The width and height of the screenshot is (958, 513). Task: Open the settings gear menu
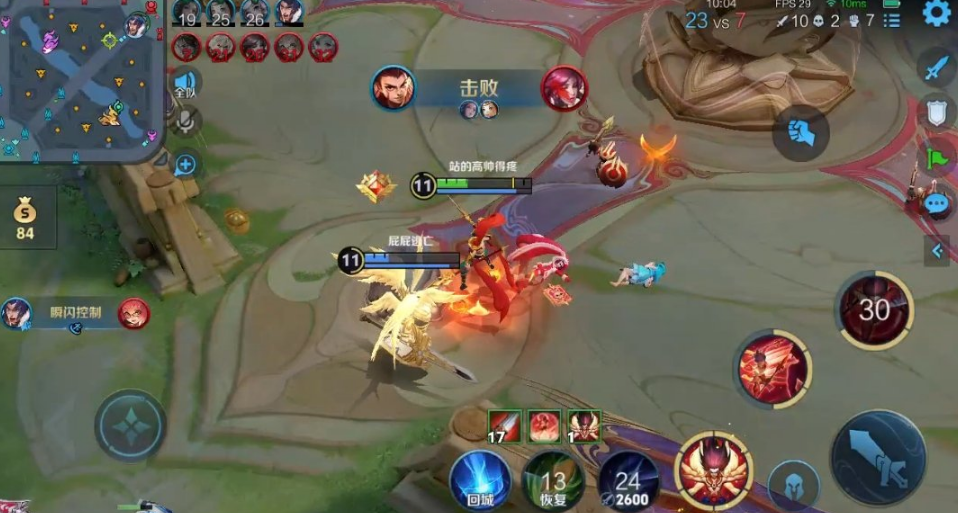[x=937, y=14]
